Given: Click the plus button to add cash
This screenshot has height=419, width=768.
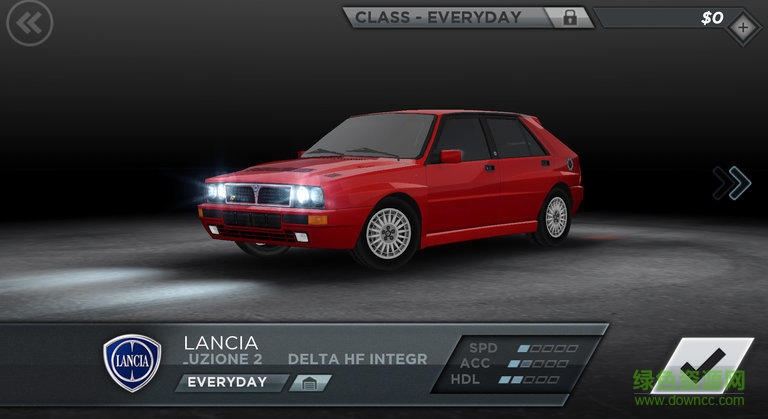Looking at the screenshot, I should coord(742,28).
